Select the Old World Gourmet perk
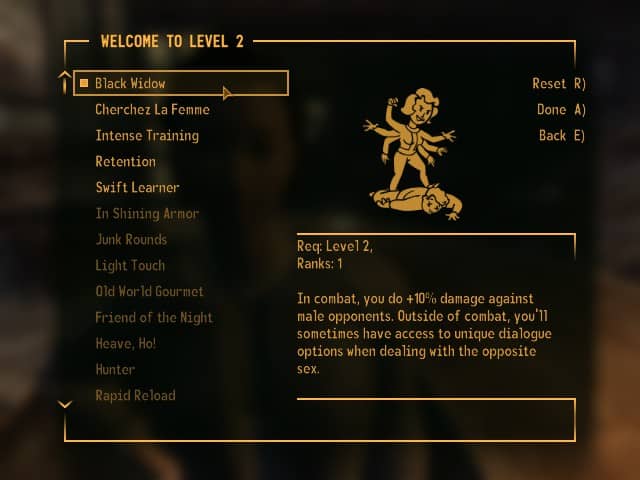The height and width of the screenshot is (480, 640). click(x=149, y=291)
